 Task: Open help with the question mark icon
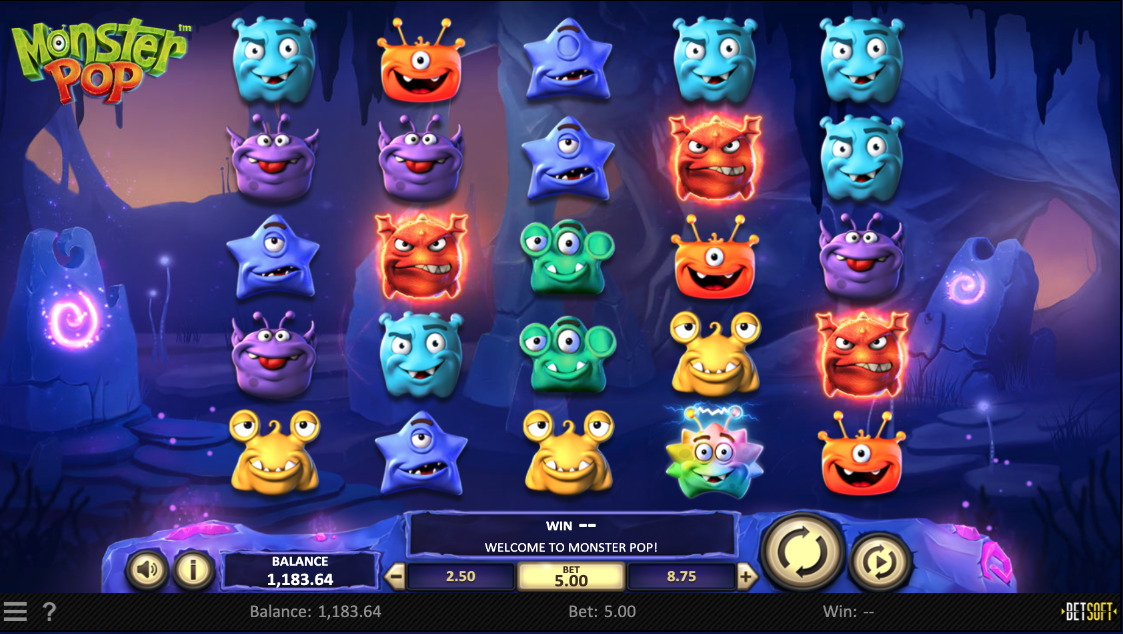50,611
